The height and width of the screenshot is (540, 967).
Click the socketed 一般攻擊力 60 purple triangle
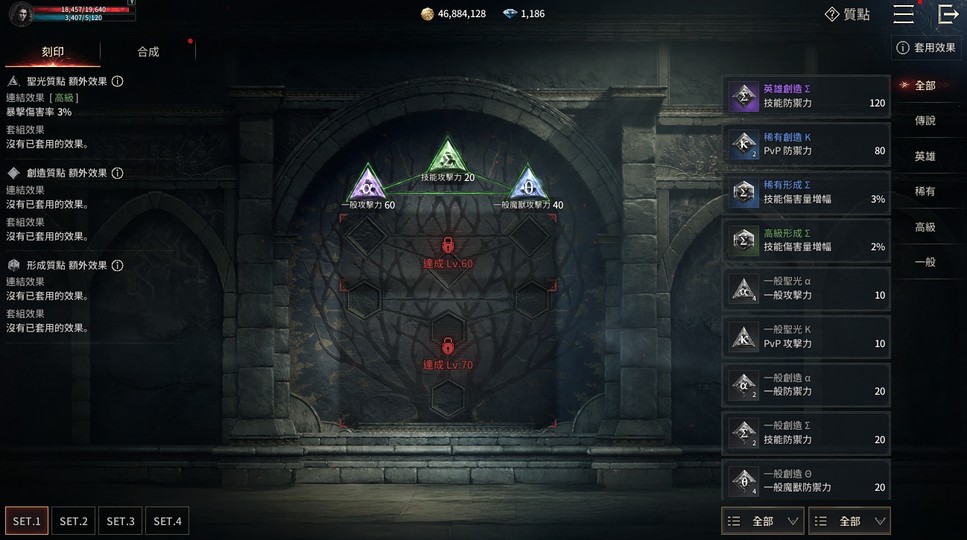coord(366,185)
